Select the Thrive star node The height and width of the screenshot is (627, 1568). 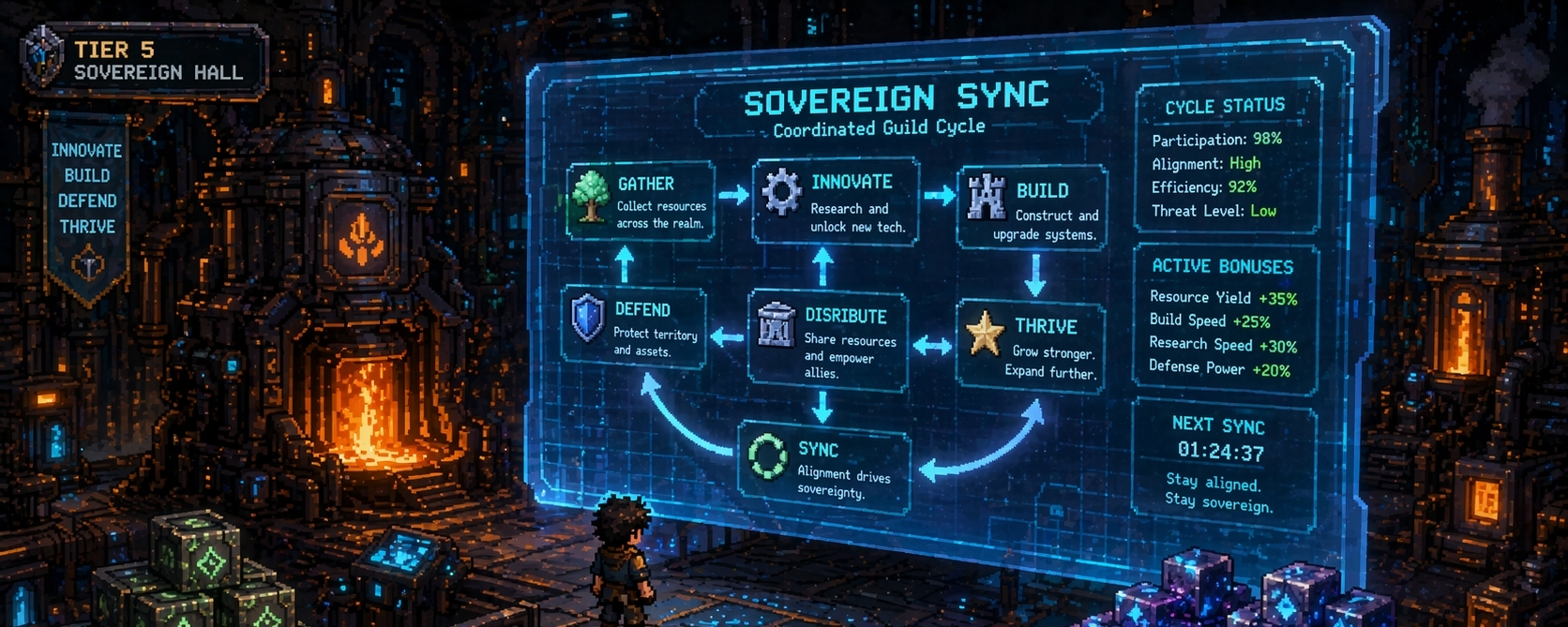click(x=1030, y=346)
